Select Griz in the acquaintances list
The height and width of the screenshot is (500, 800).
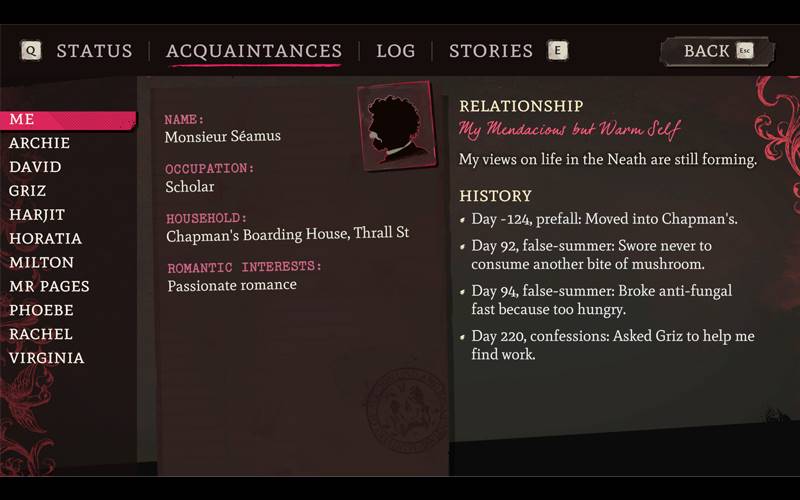pos(27,191)
